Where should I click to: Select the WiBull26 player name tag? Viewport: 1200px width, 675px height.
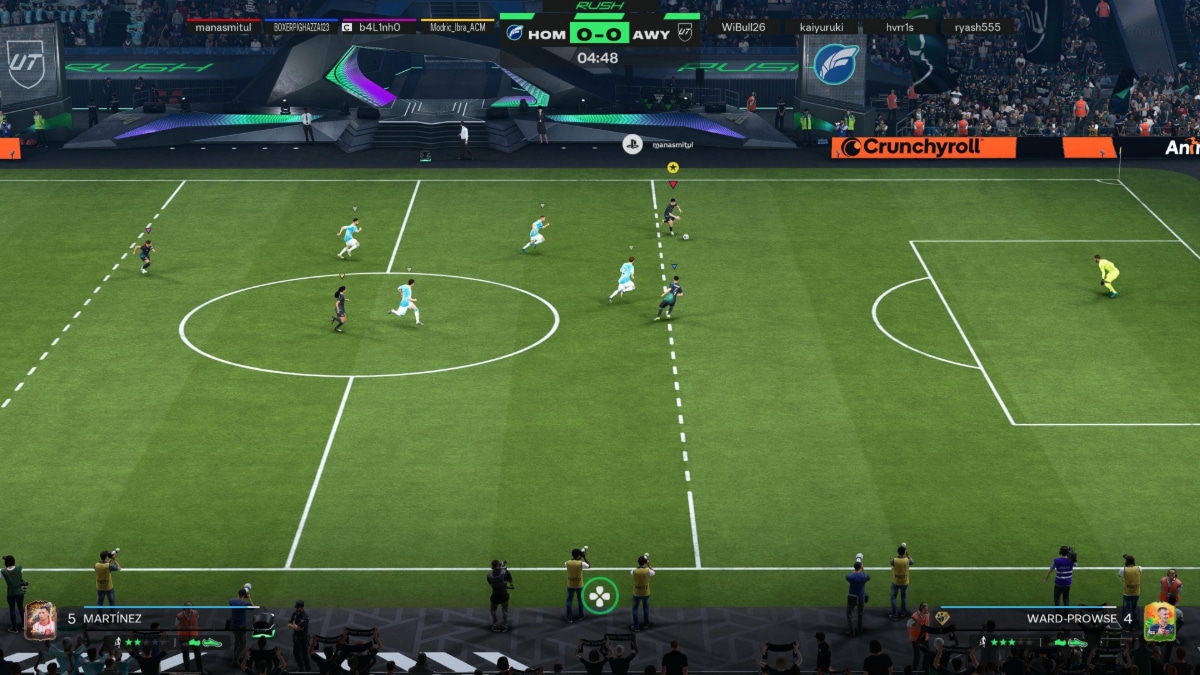tap(743, 27)
